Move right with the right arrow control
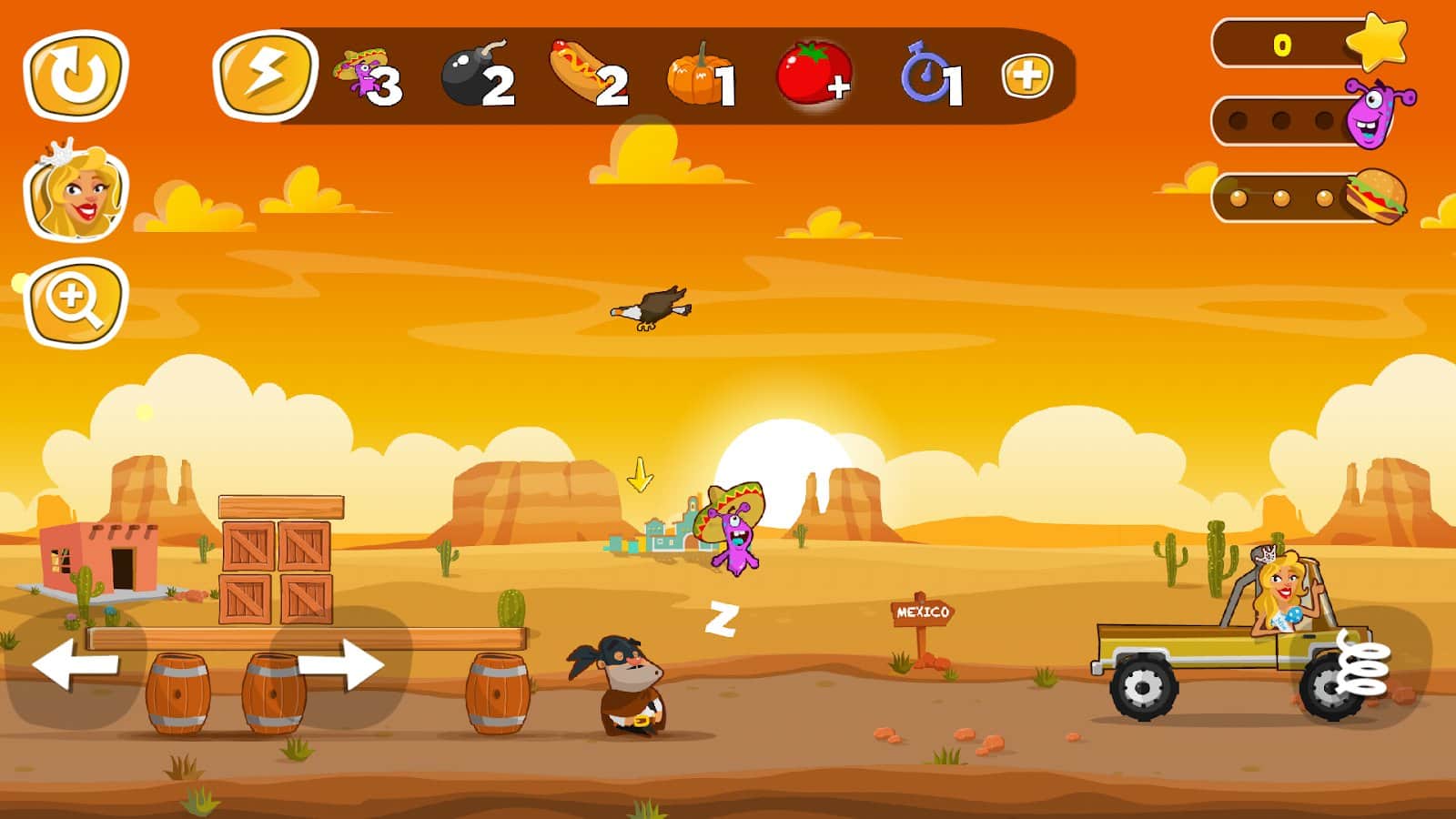 pyautogui.click(x=340, y=665)
